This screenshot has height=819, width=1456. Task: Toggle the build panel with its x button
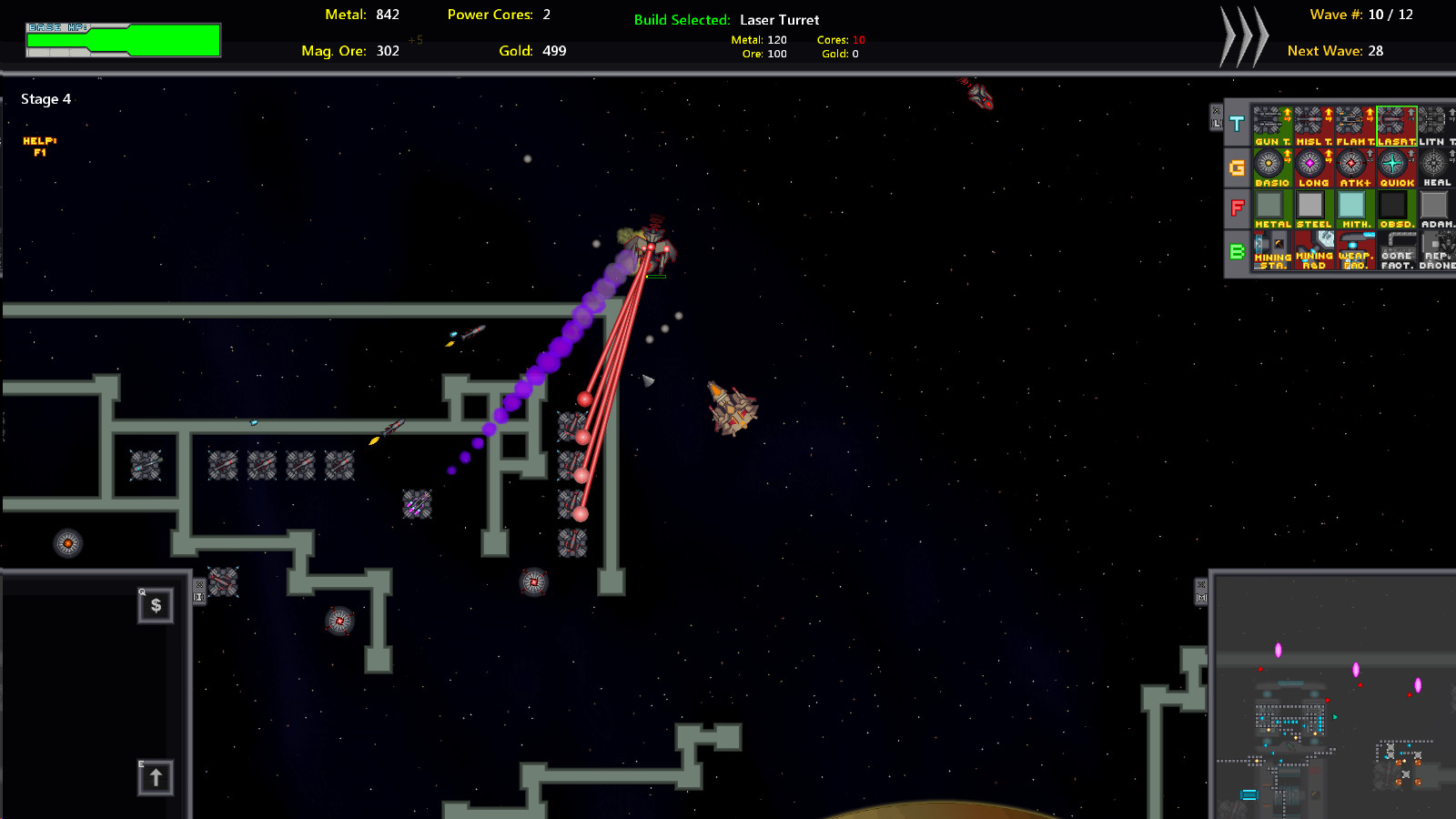(x=1217, y=111)
